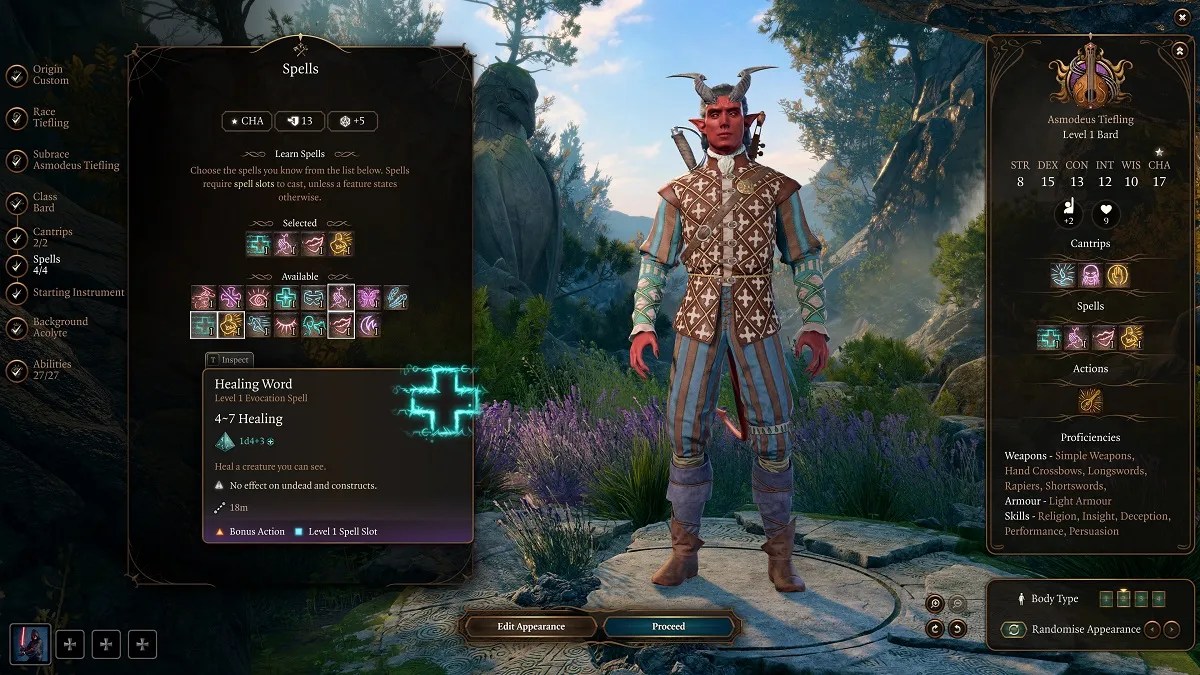Select the Subrace Asmodeus Tiefling step
1200x675 pixels.
[x=75, y=160]
